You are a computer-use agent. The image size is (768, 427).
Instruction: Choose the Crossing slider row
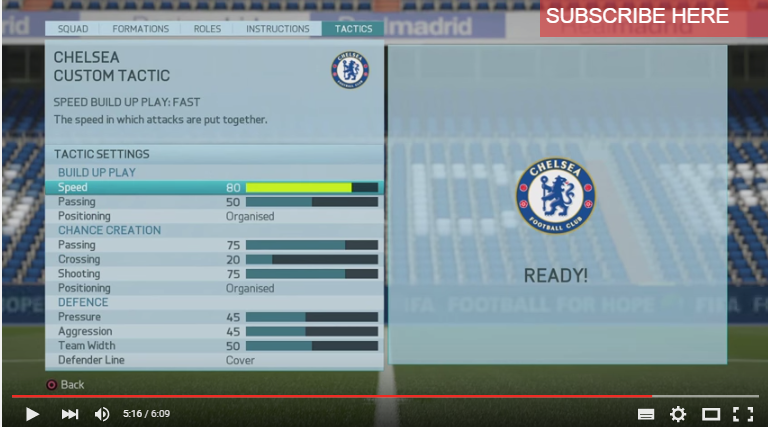(x=311, y=259)
